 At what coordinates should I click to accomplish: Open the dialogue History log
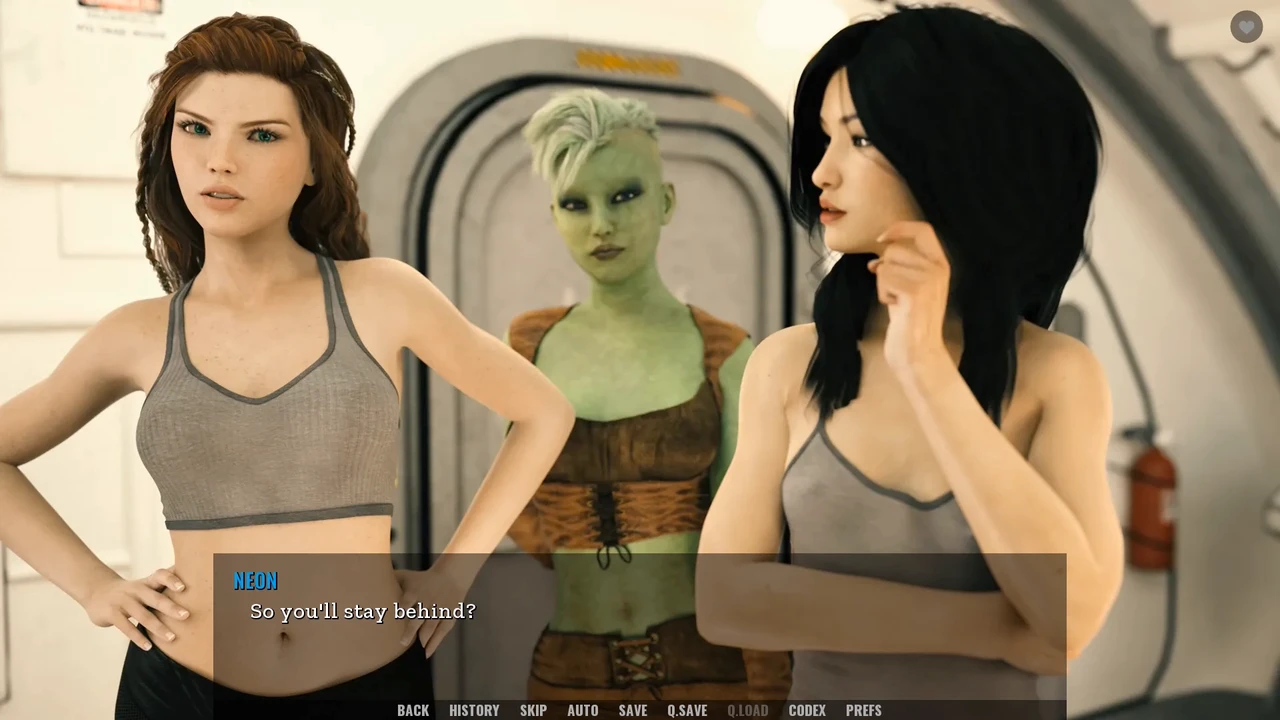(474, 710)
